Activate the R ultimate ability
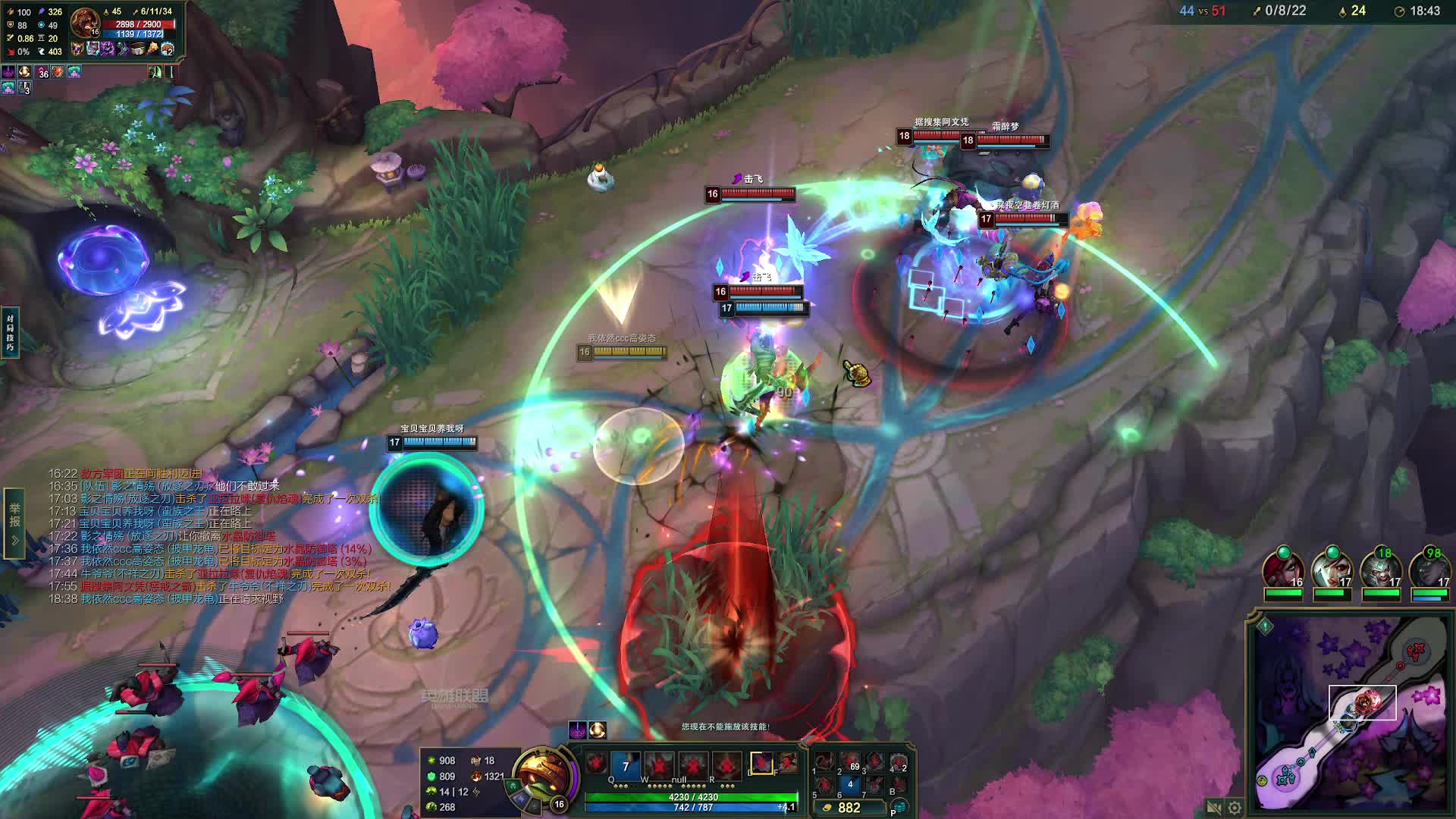Viewport: 1456px width, 819px height. [x=726, y=765]
